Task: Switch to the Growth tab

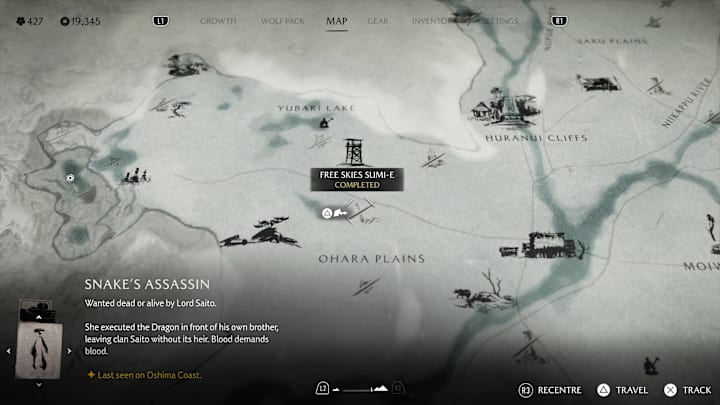Action: point(219,20)
